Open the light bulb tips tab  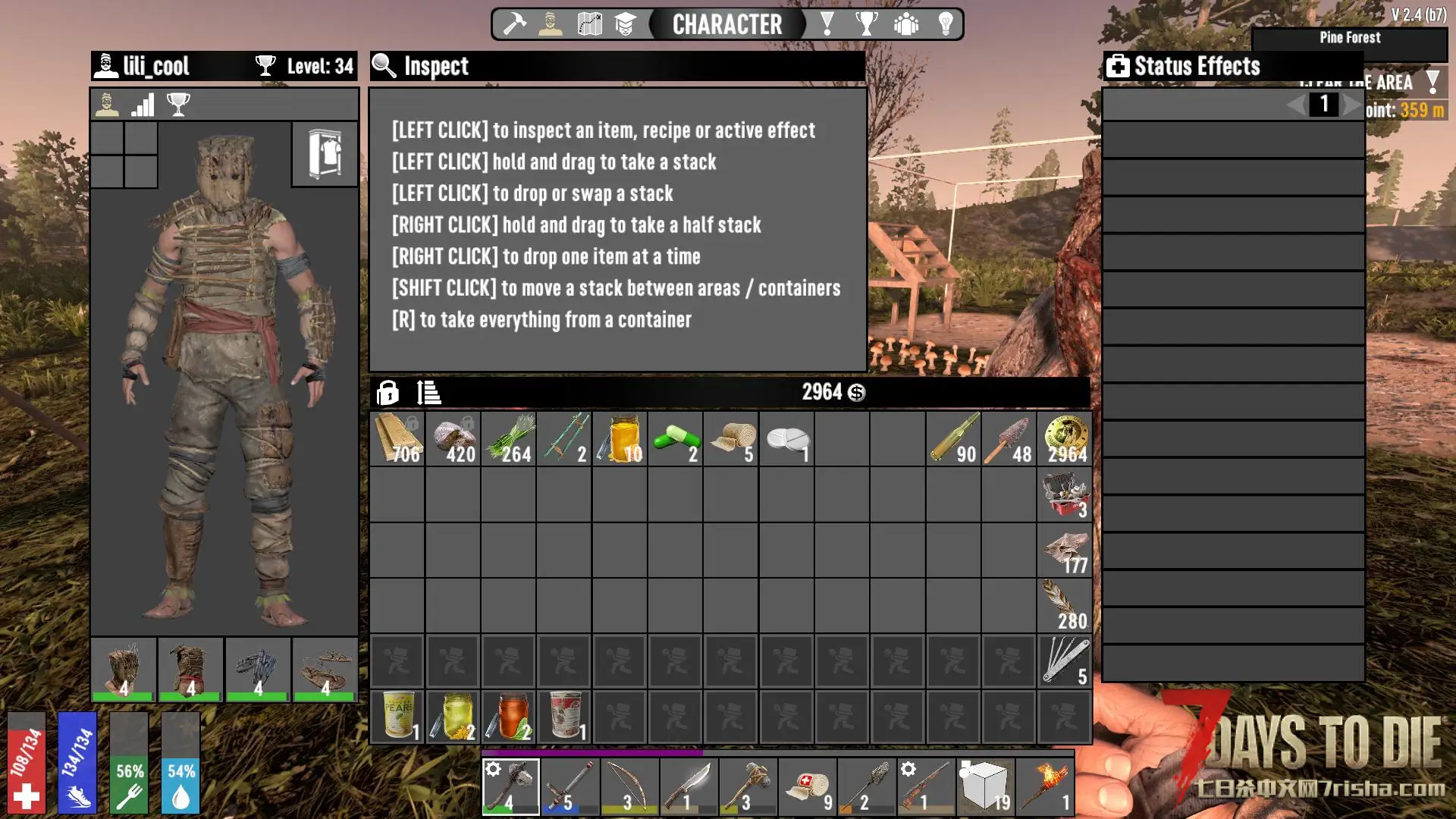pos(946,24)
